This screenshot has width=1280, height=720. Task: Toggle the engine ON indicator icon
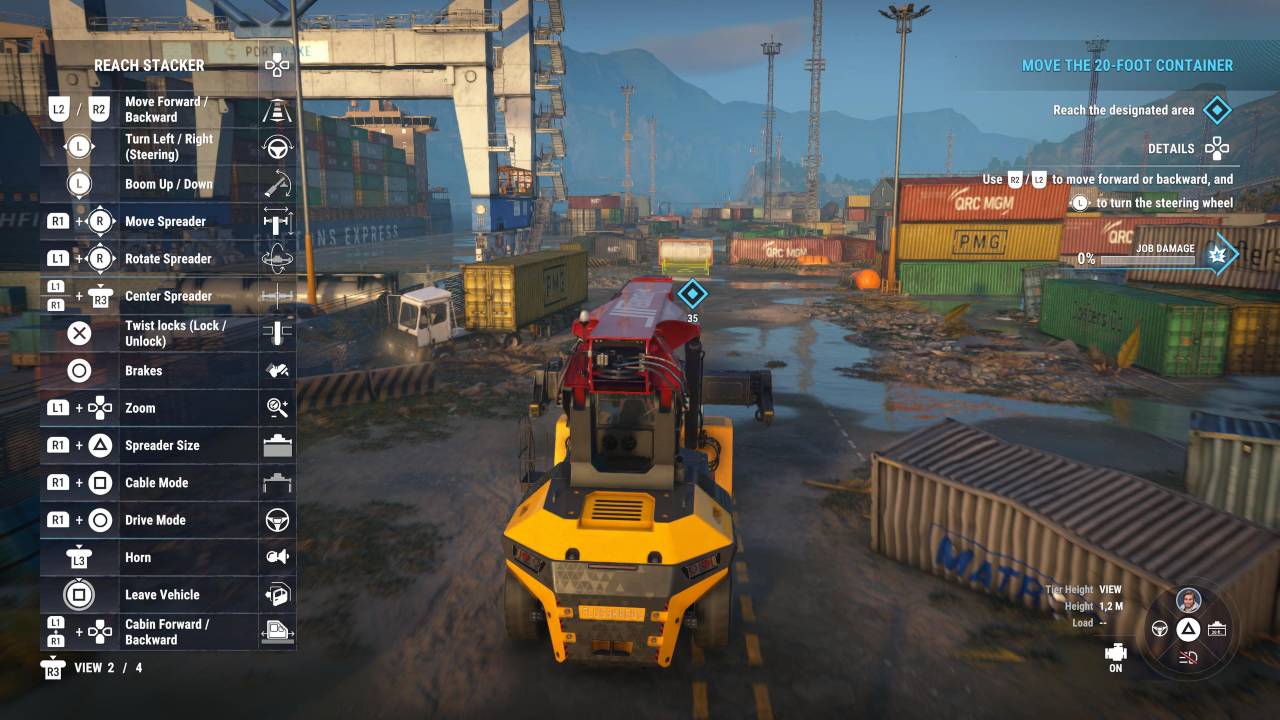(1115, 655)
